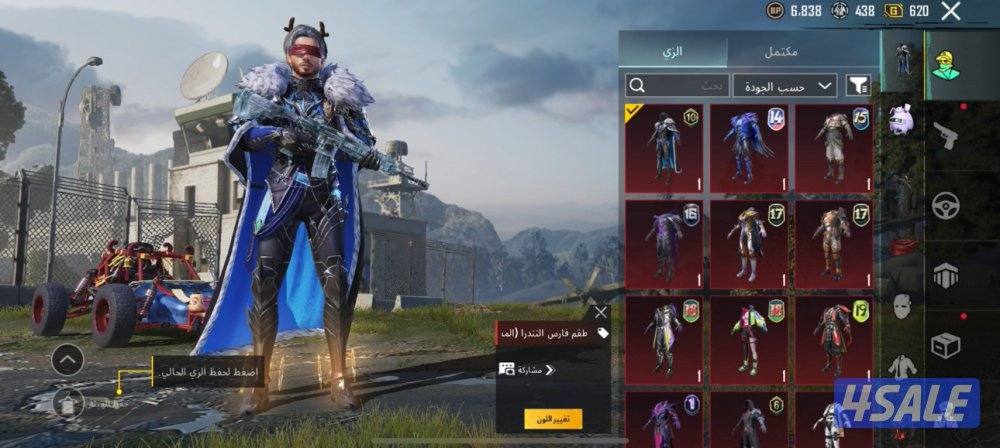Select the purple outfit with badge 16
The width and height of the screenshot is (1000, 448).
[663, 243]
